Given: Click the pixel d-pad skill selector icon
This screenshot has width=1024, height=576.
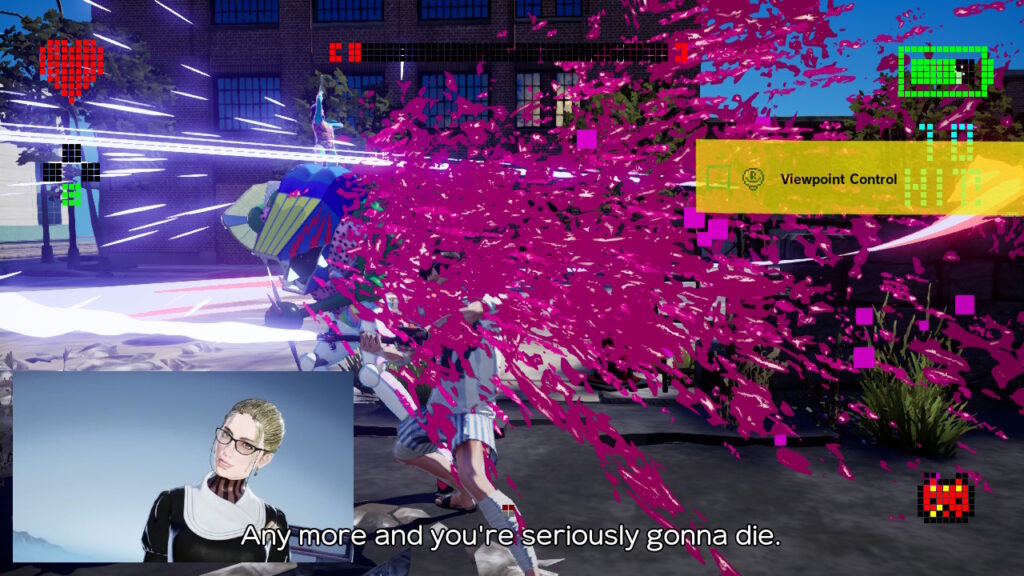Looking at the screenshot, I should [x=71, y=173].
